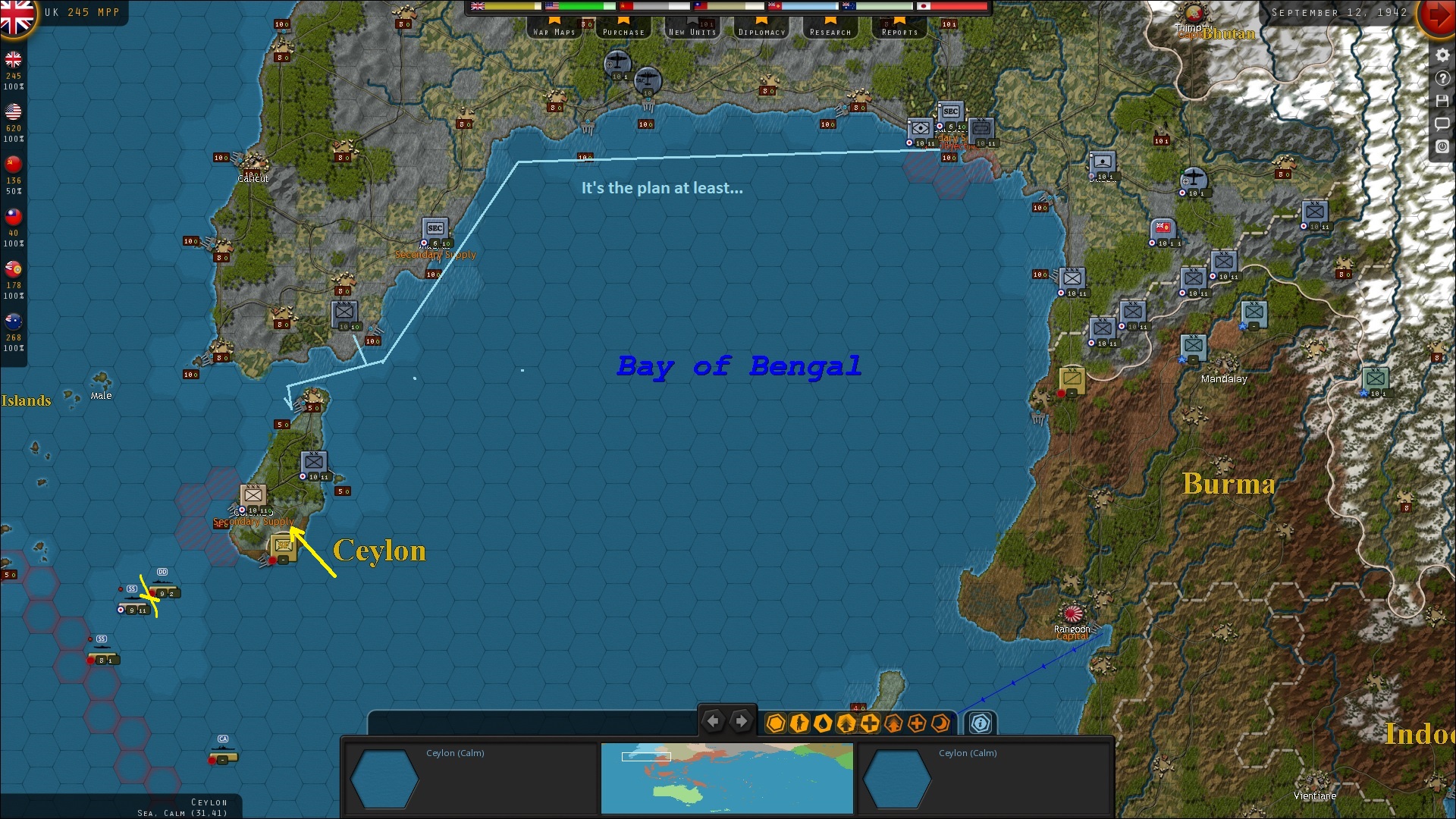Click the orange reinforce cross icon
The width and height of the screenshot is (1456, 819).
pos(918,723)
